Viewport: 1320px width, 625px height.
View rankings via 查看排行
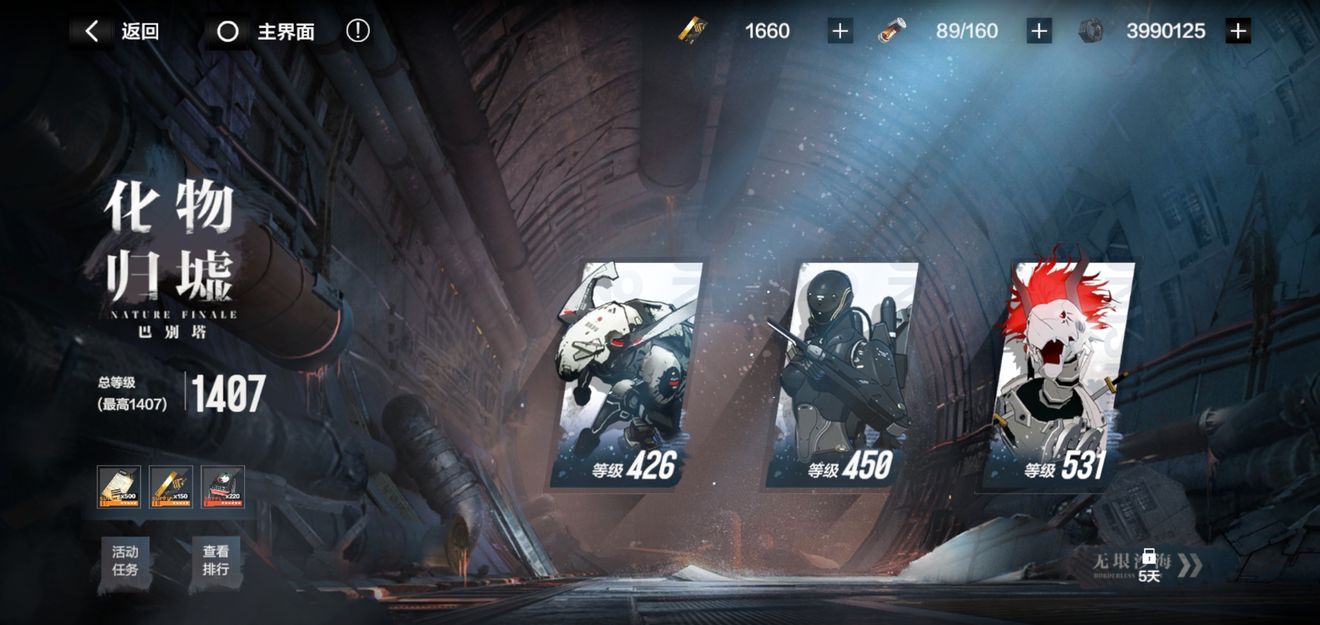point(216,561)
